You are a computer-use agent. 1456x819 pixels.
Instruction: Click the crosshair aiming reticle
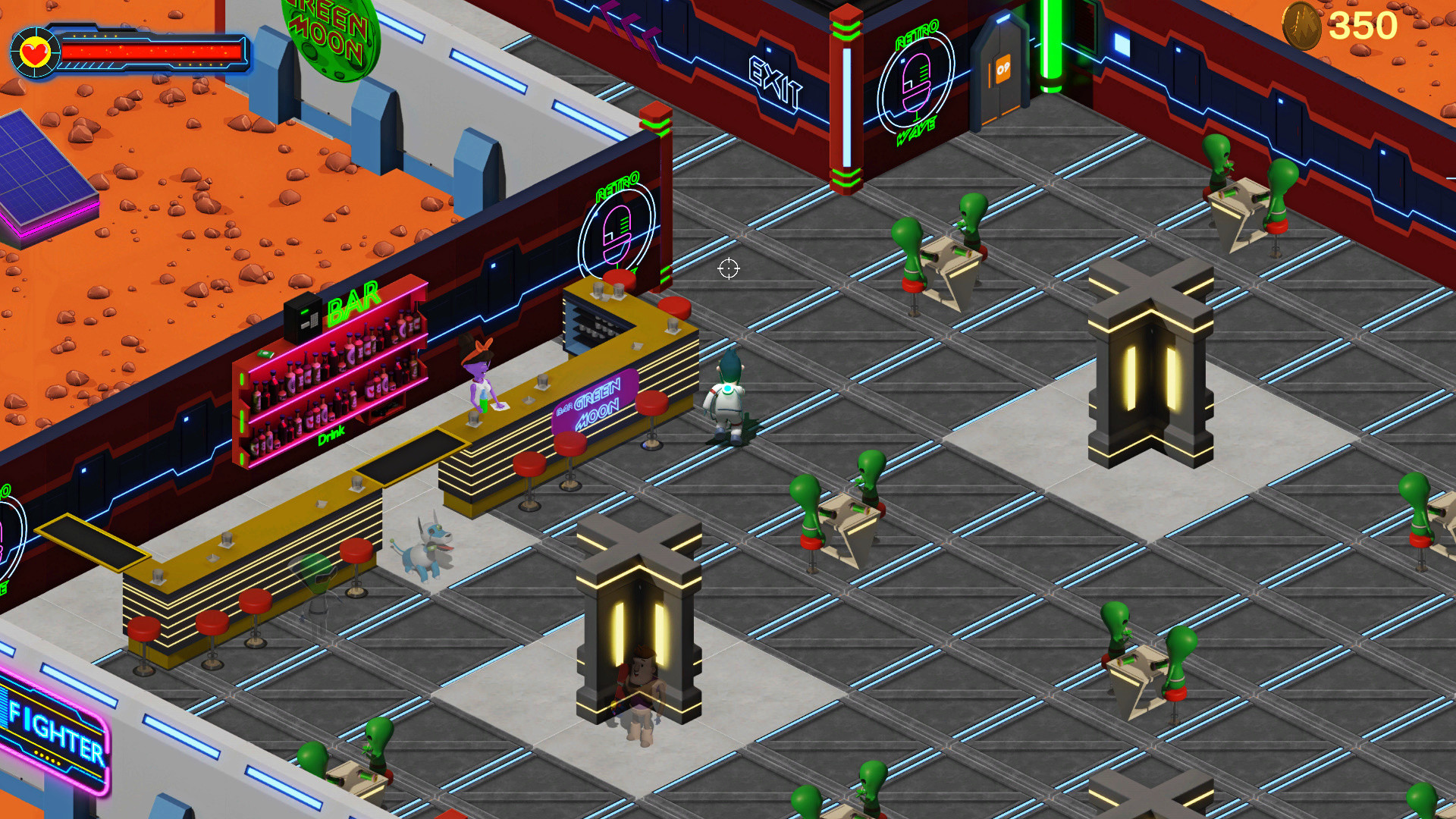point(727,270)
